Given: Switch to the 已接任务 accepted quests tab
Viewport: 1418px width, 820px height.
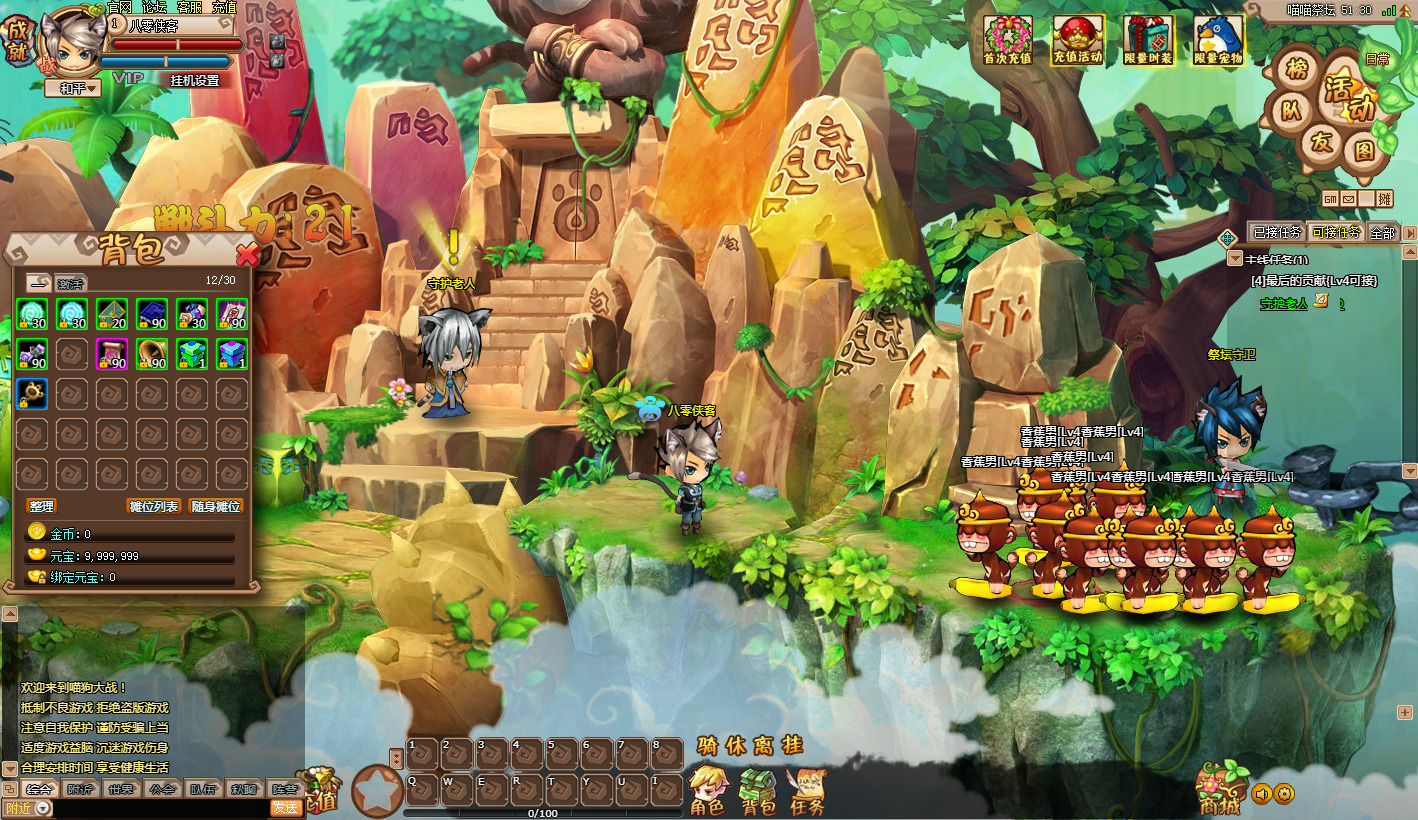Looking at the screenshot, I should [x=1277, y=233].
